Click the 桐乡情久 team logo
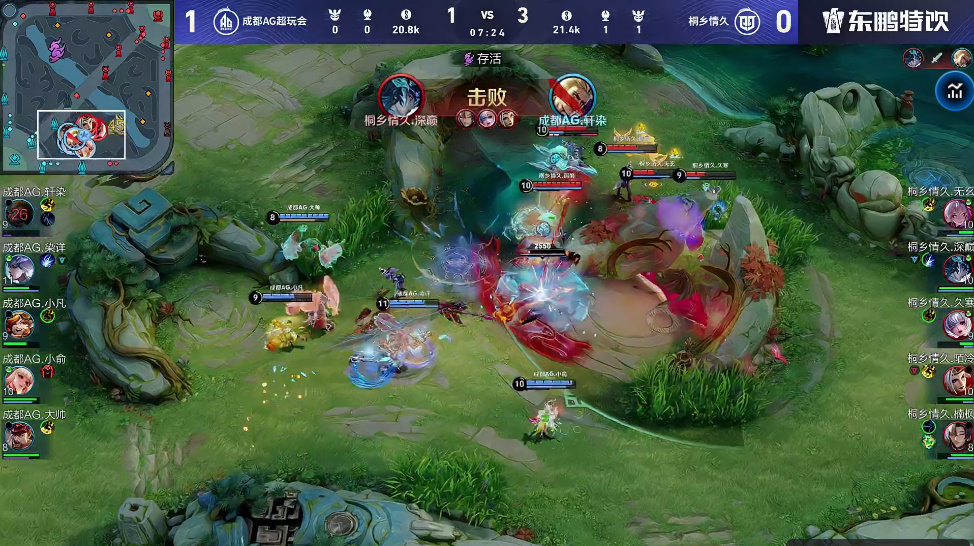 [746, 21]
